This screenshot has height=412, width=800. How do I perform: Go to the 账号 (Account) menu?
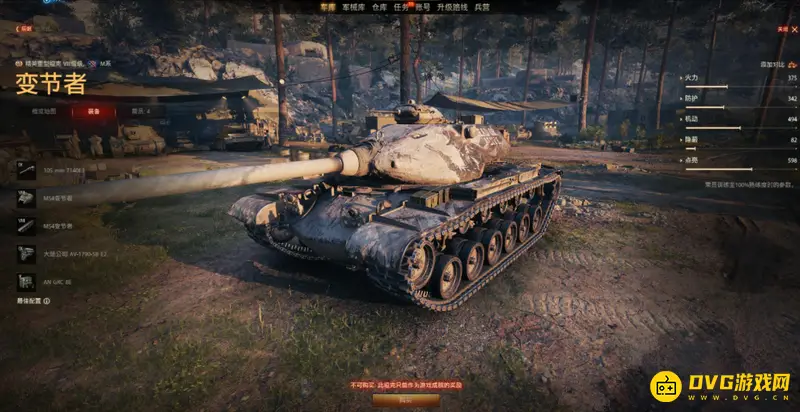[424, 6]
